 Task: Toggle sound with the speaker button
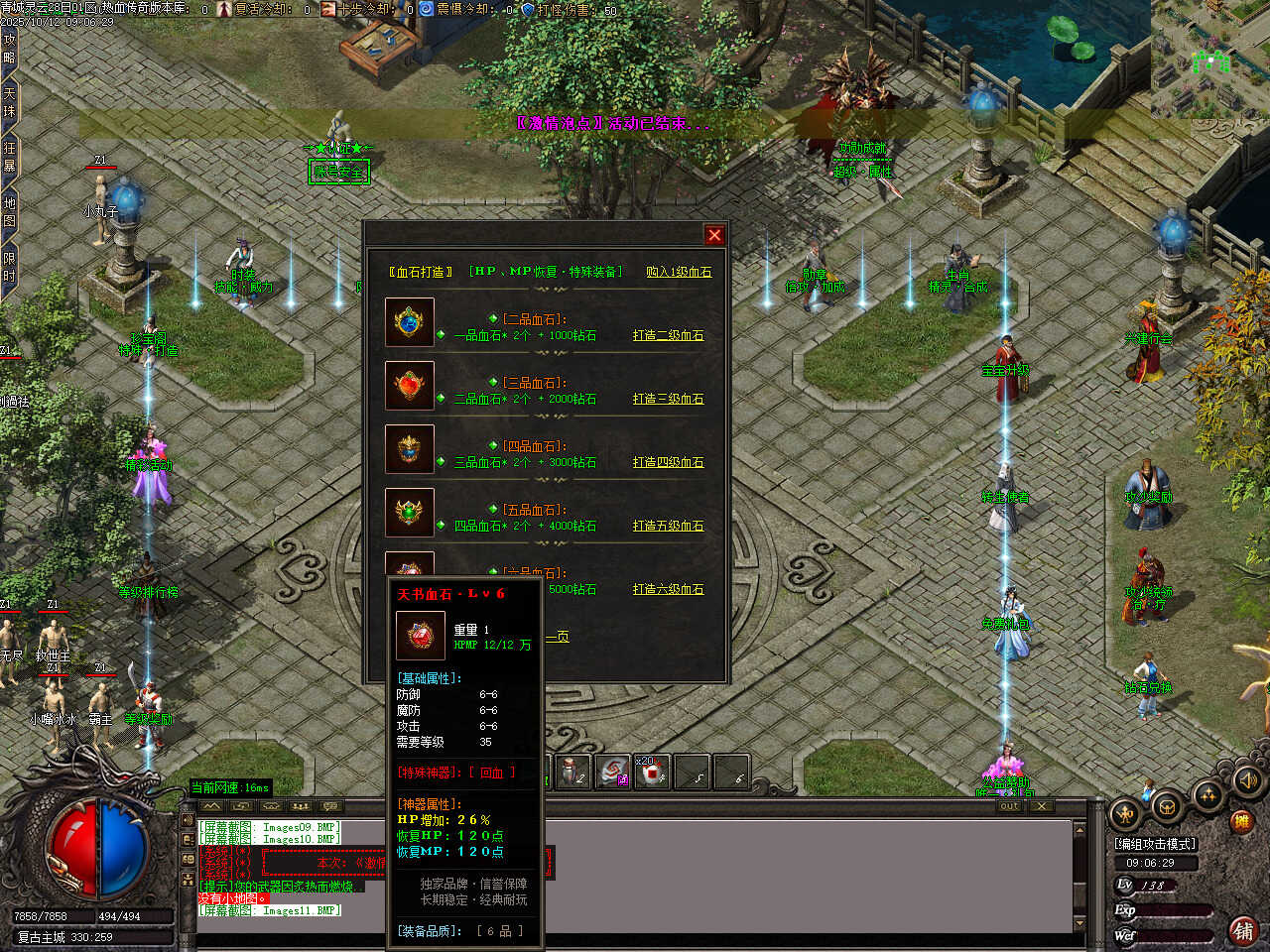tap(1246, 781)
